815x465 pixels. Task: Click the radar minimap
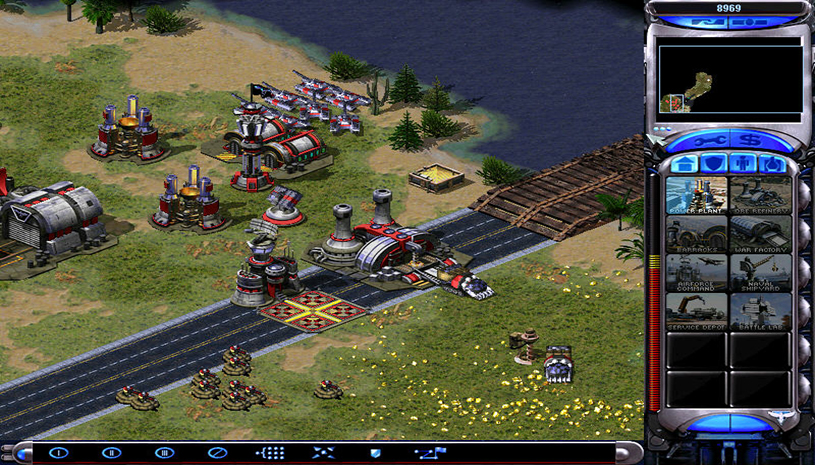click(x=730, y=80)
